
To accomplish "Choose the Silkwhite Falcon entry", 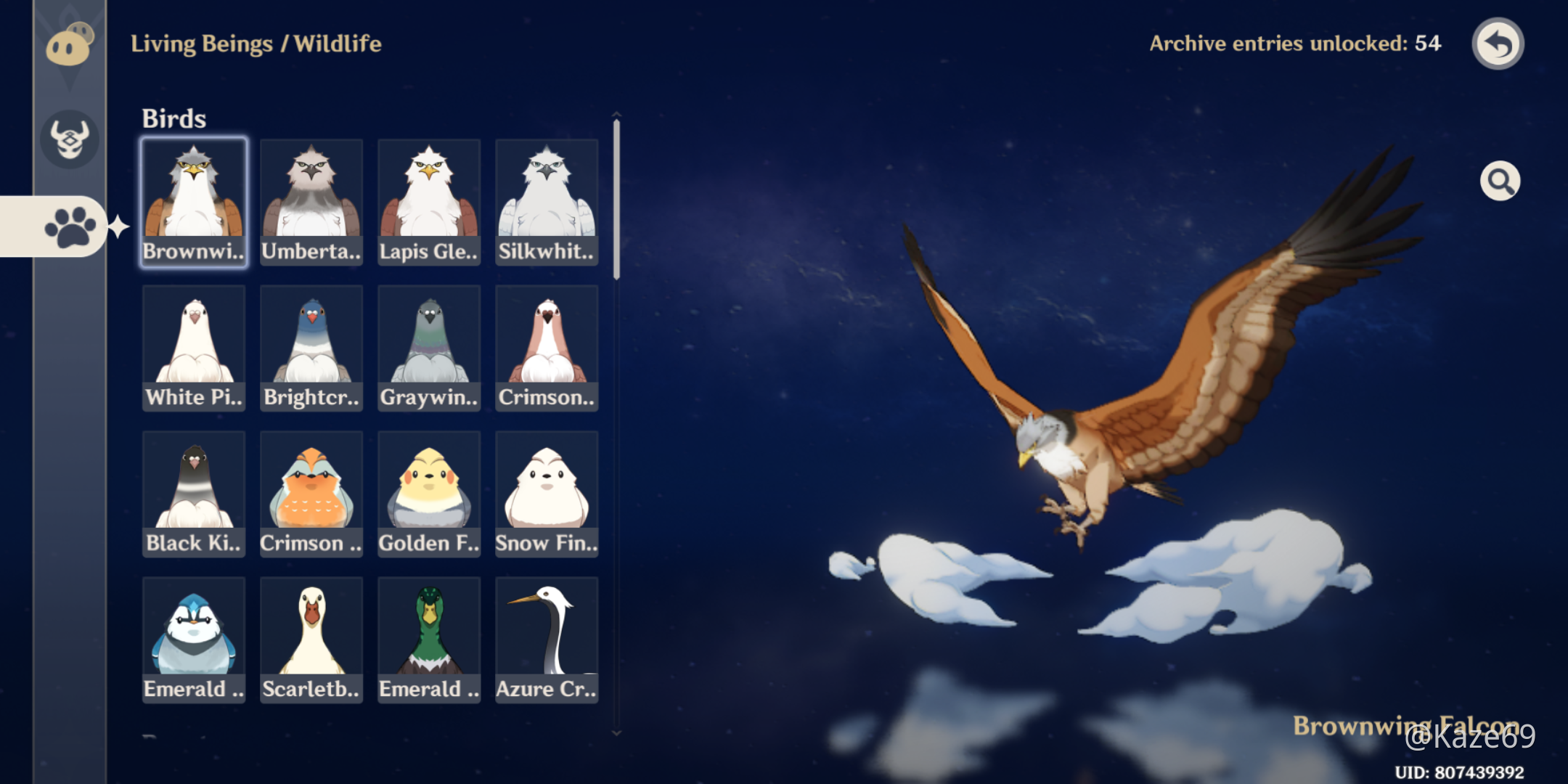I will coord(547,202).
